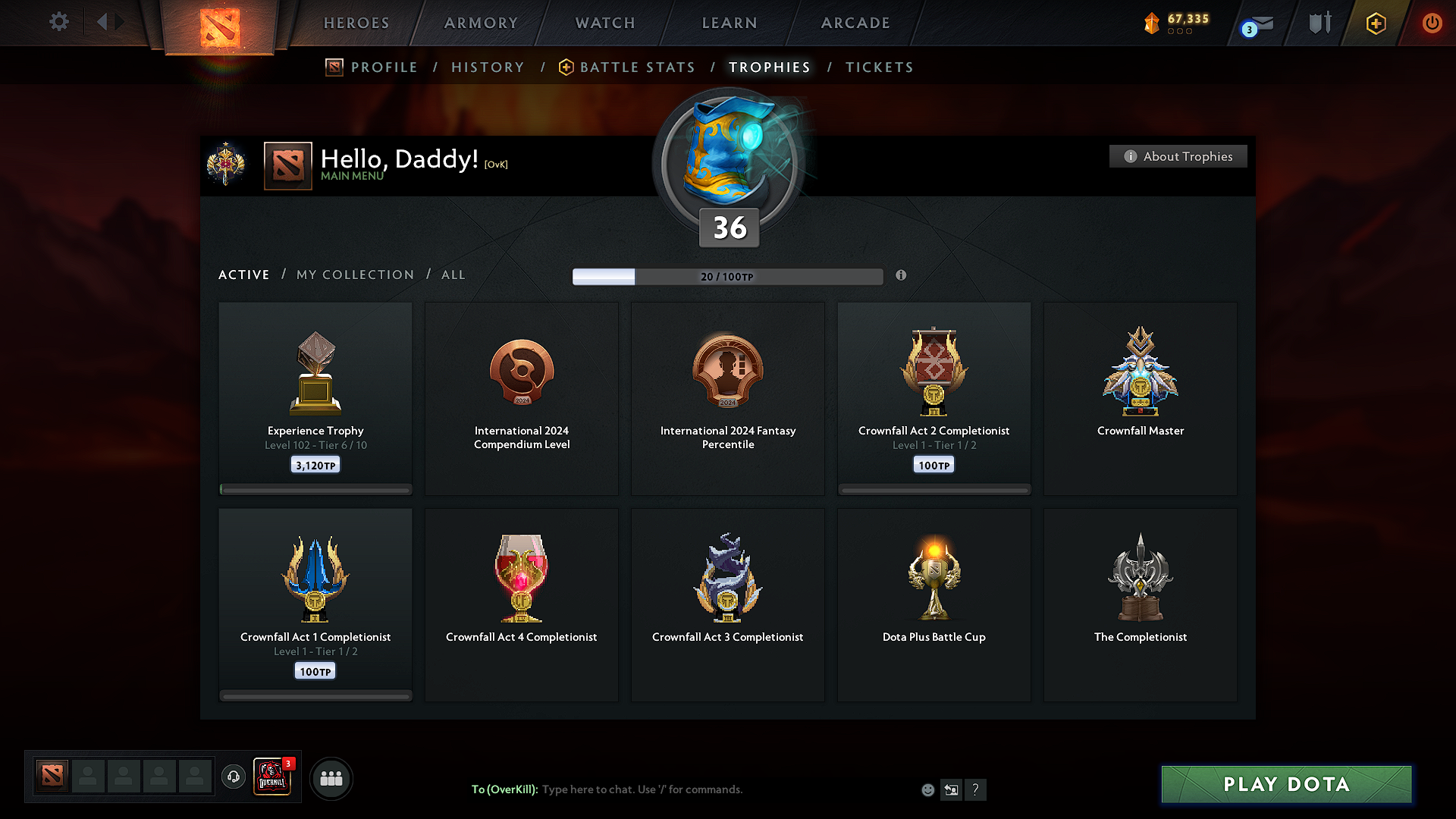Screen dimensions: 1456x819
Task: Open the WATCH menu item
Action: [604, 23]
